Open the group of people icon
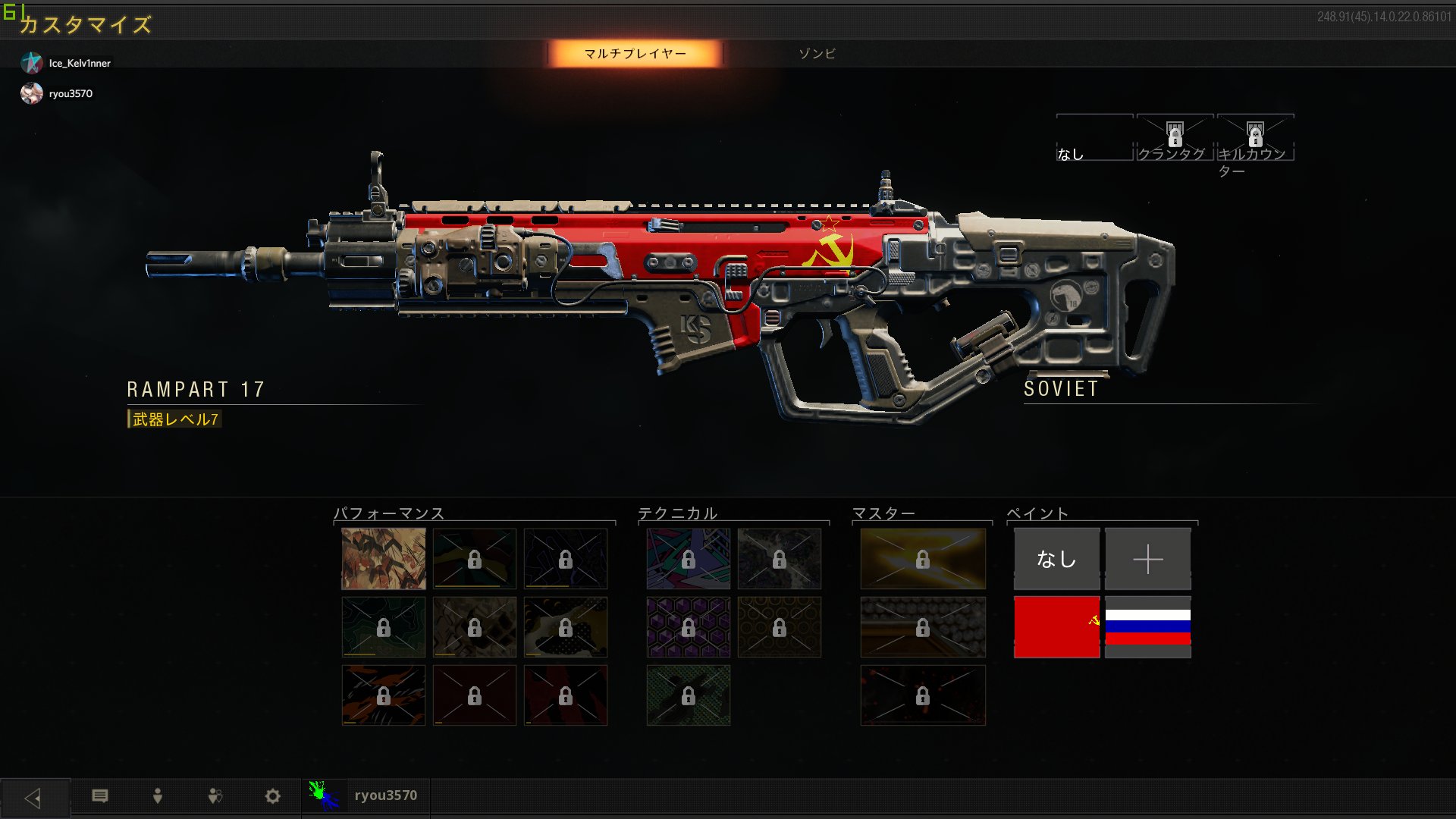1456x819 pixels. point(215,795)
